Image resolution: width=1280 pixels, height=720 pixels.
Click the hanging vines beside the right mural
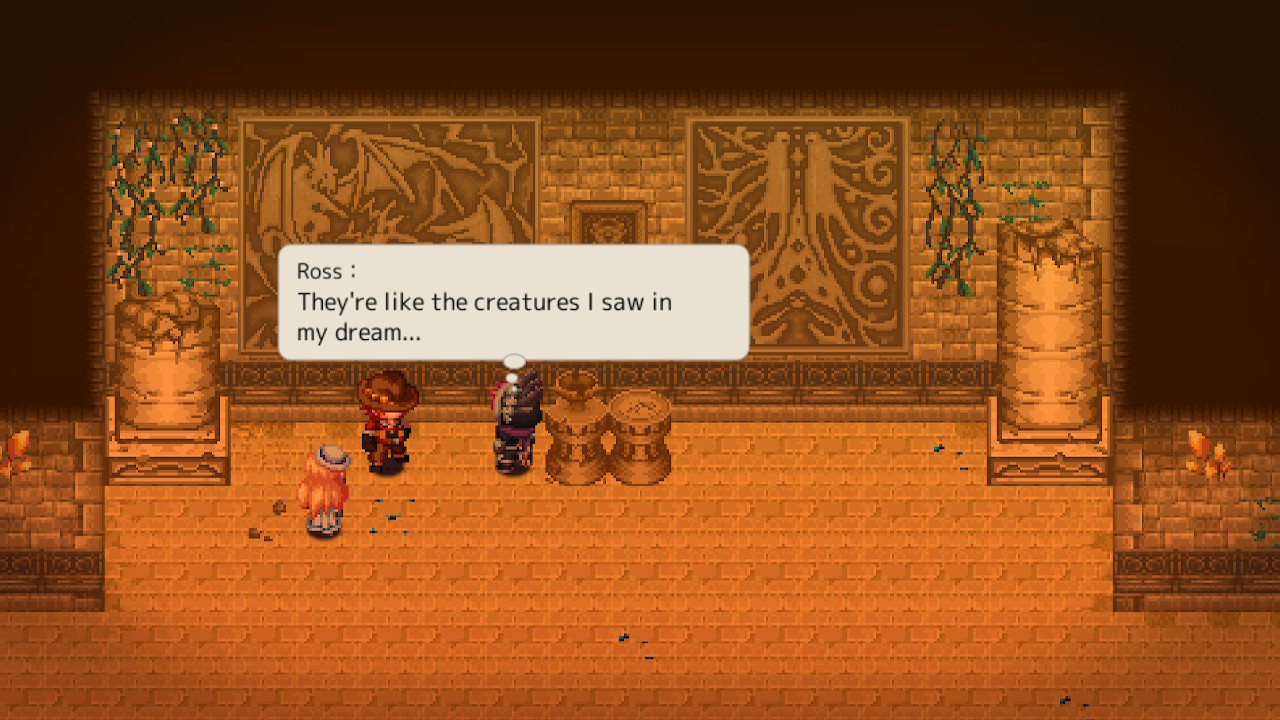click(x=950, y=200)
